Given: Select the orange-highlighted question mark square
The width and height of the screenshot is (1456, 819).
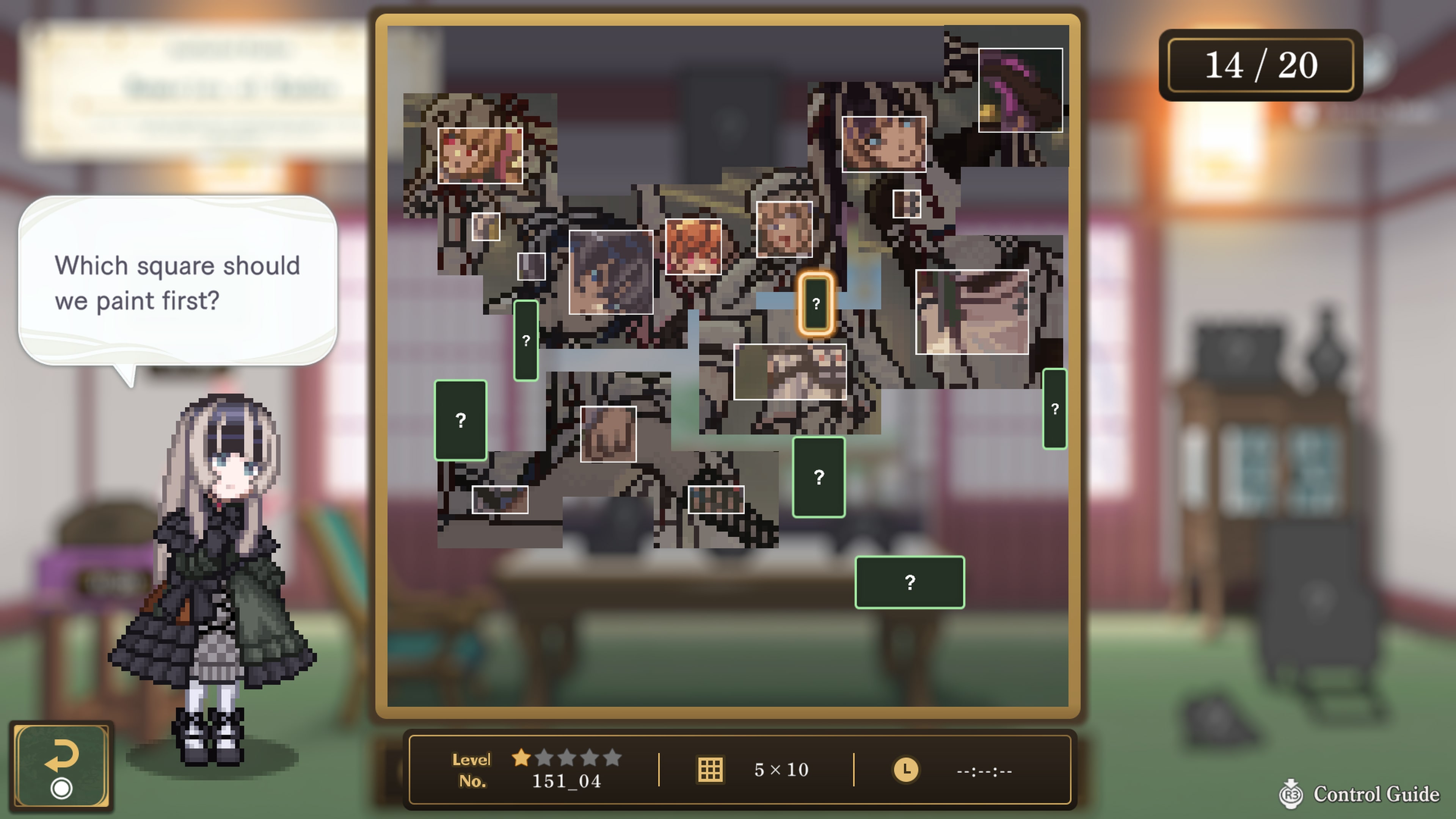Looking at the screenshot, I should 816,304.
